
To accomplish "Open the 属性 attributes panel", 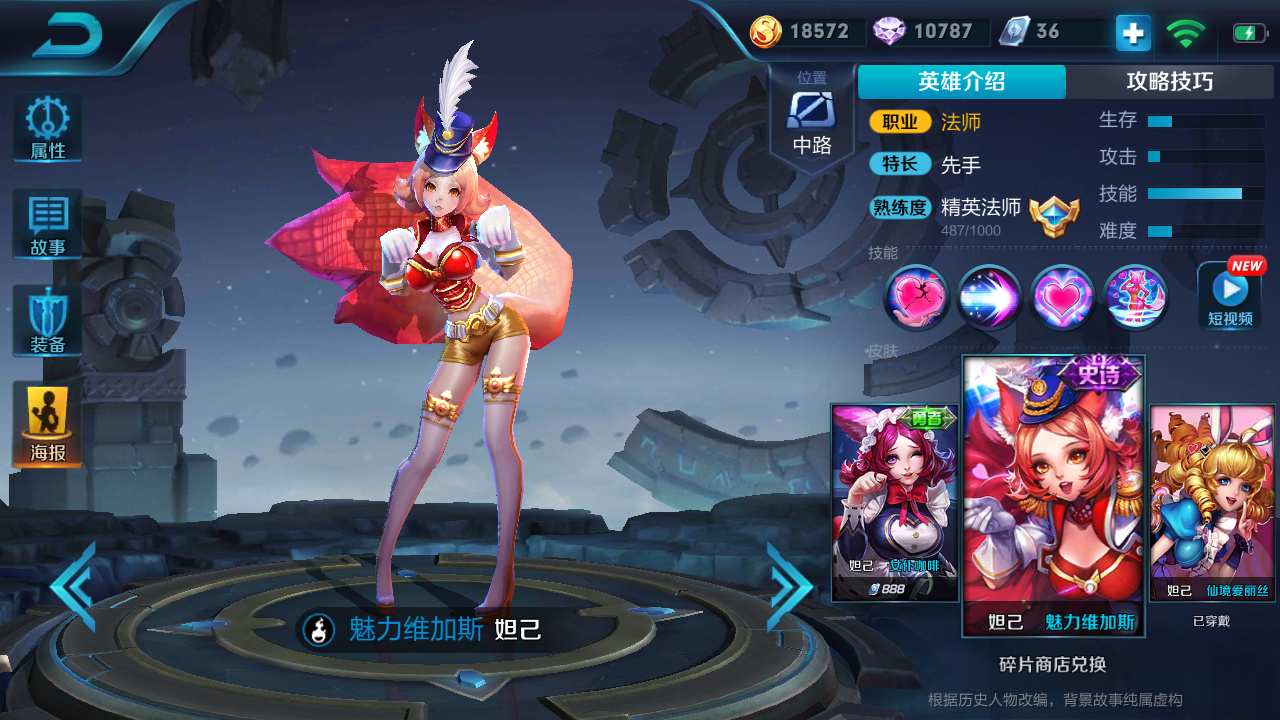I will click(46, 125).
